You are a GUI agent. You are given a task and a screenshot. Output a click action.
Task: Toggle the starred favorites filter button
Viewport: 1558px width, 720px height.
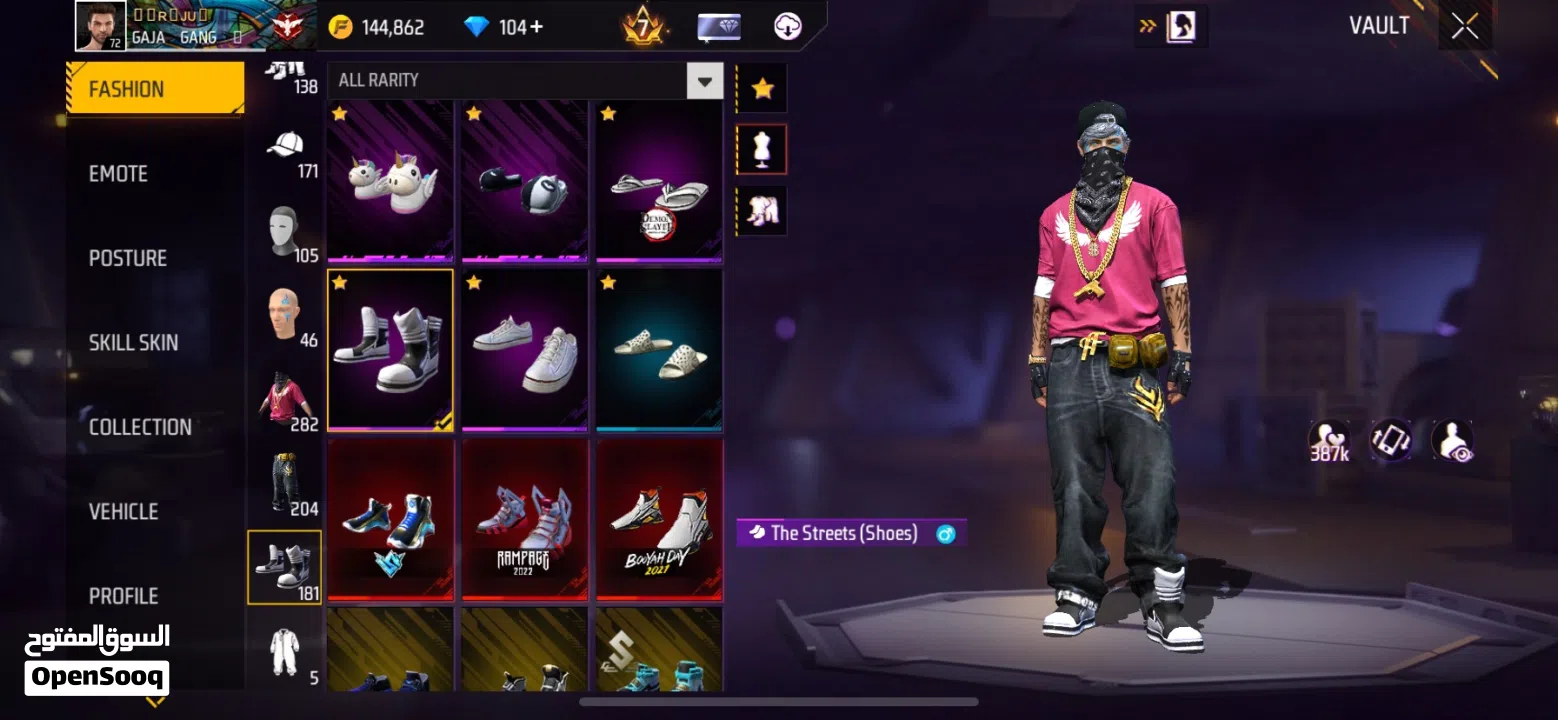point(761,88)
